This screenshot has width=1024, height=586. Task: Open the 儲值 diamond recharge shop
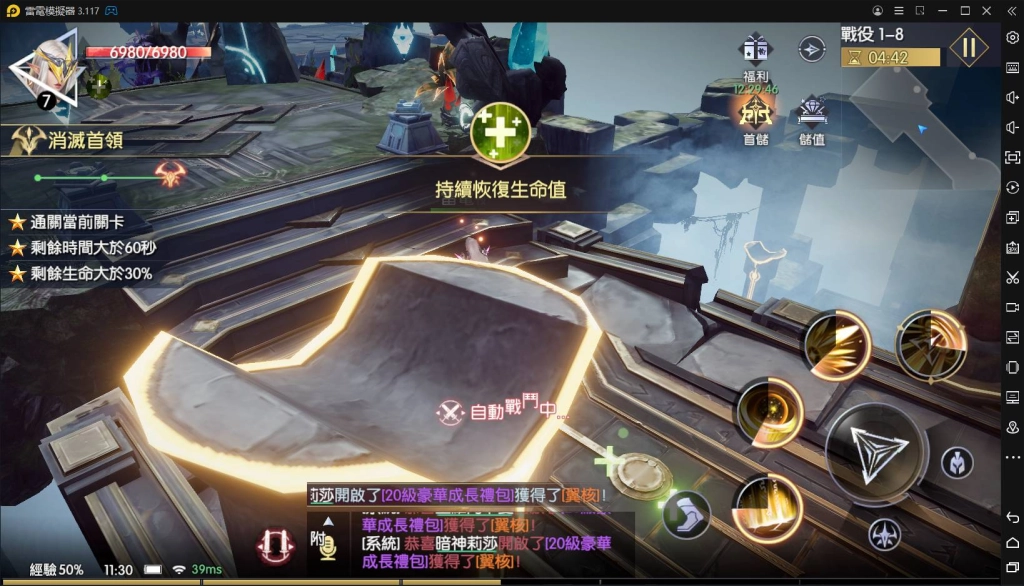812,116
